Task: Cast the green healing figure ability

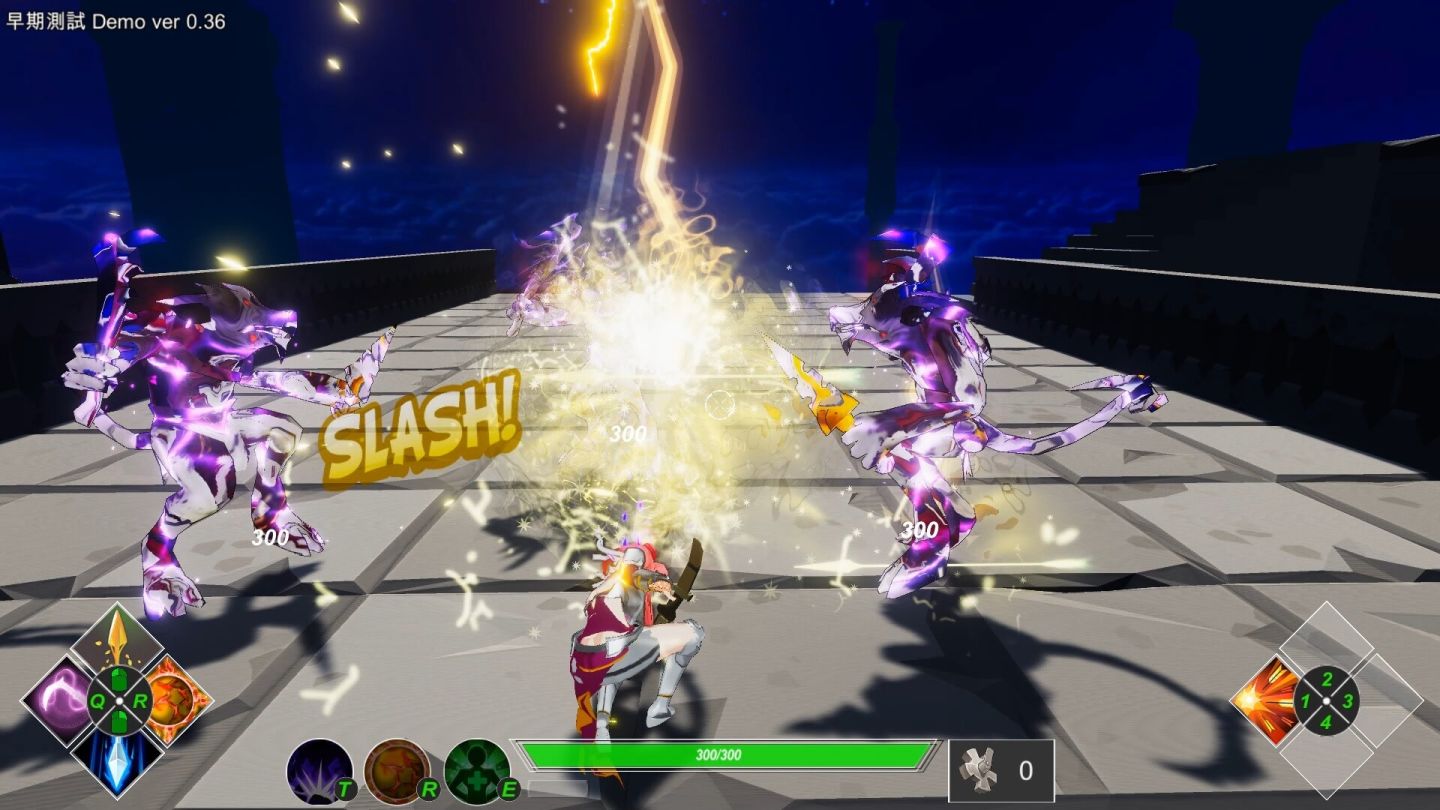Action: point(478,771)
